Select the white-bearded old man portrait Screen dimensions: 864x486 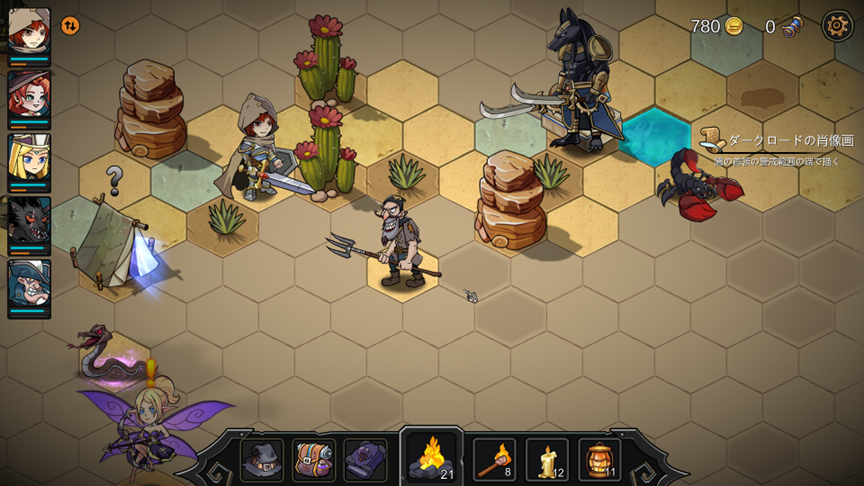pyautogui.click(x=29, y=287)
